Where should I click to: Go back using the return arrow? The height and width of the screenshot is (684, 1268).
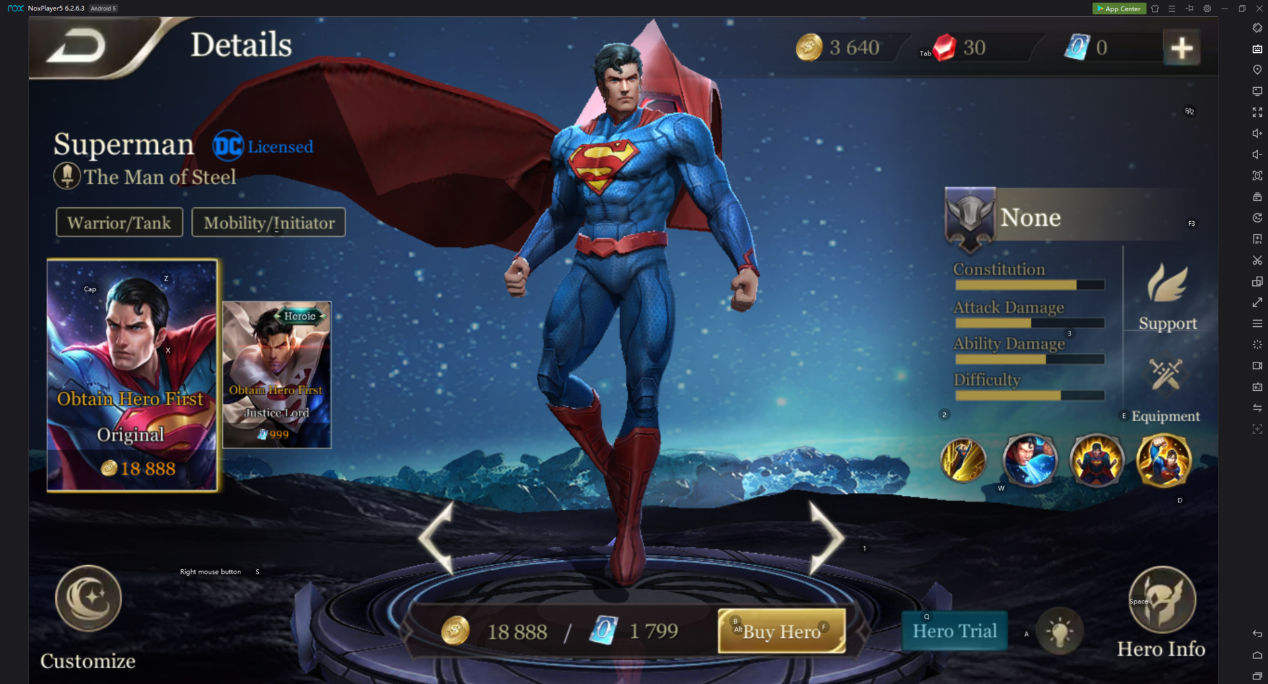[x=77, y=45]
